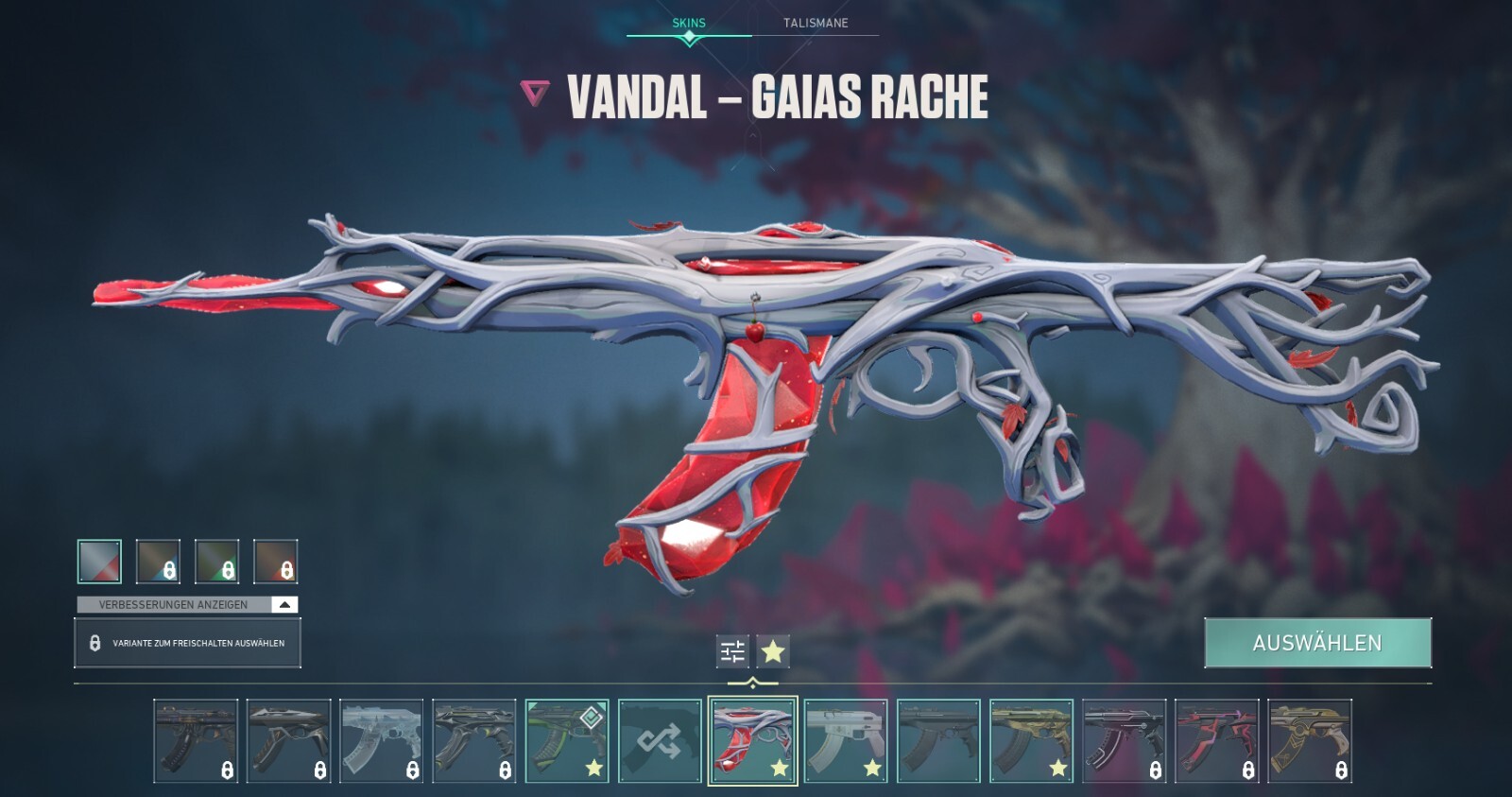Select the random shuffle skin tile
The height and width of the screenshot is (797, 1512).
tap(660, 741)
